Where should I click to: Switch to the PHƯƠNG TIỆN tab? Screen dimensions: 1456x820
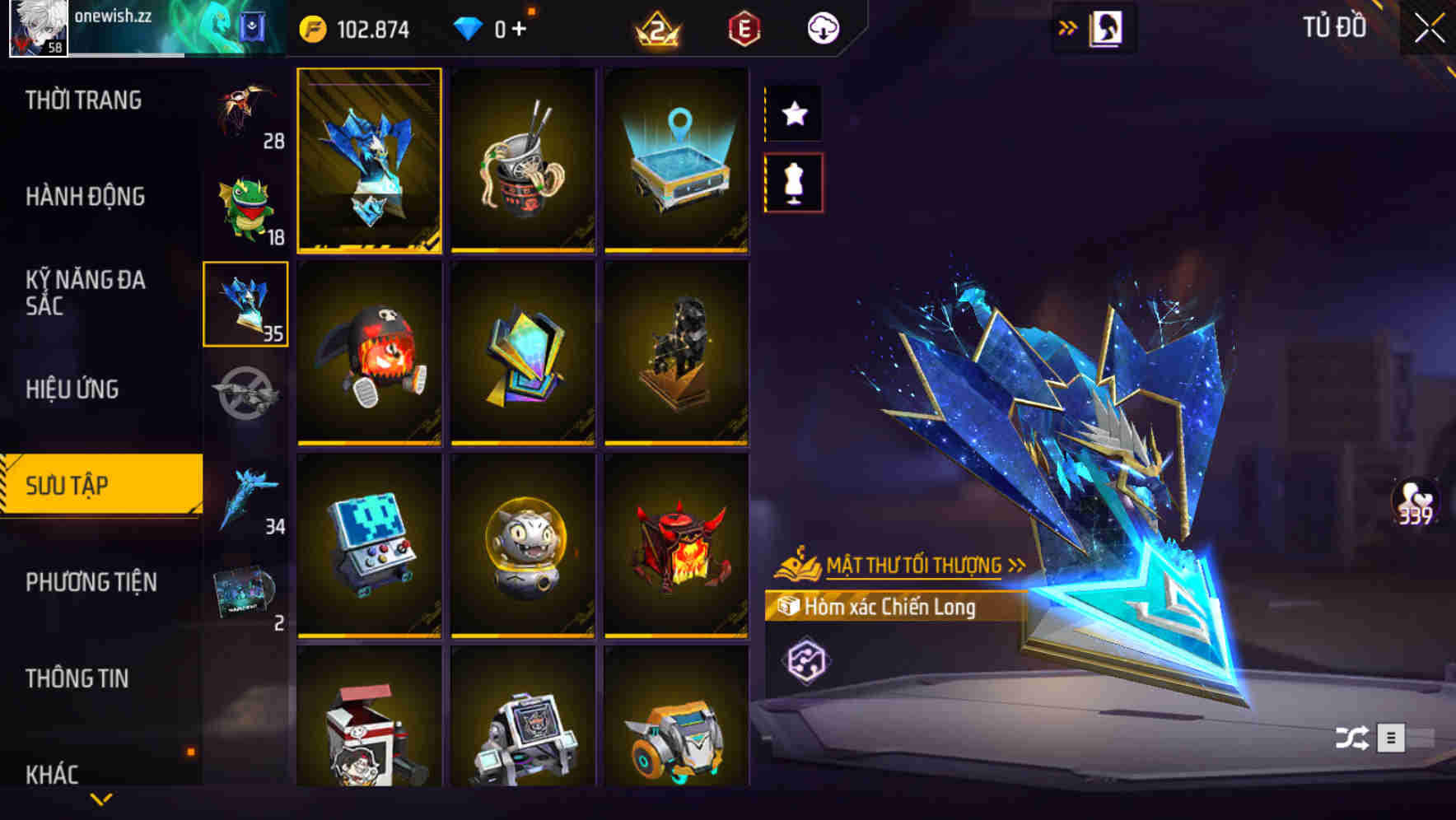click(x=88, y=581)
